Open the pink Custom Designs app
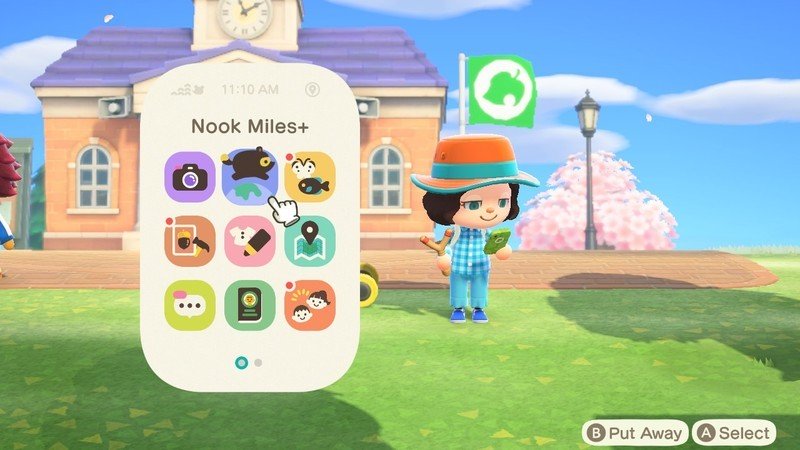Screen dimensions: 800x450 click(249, 241)
